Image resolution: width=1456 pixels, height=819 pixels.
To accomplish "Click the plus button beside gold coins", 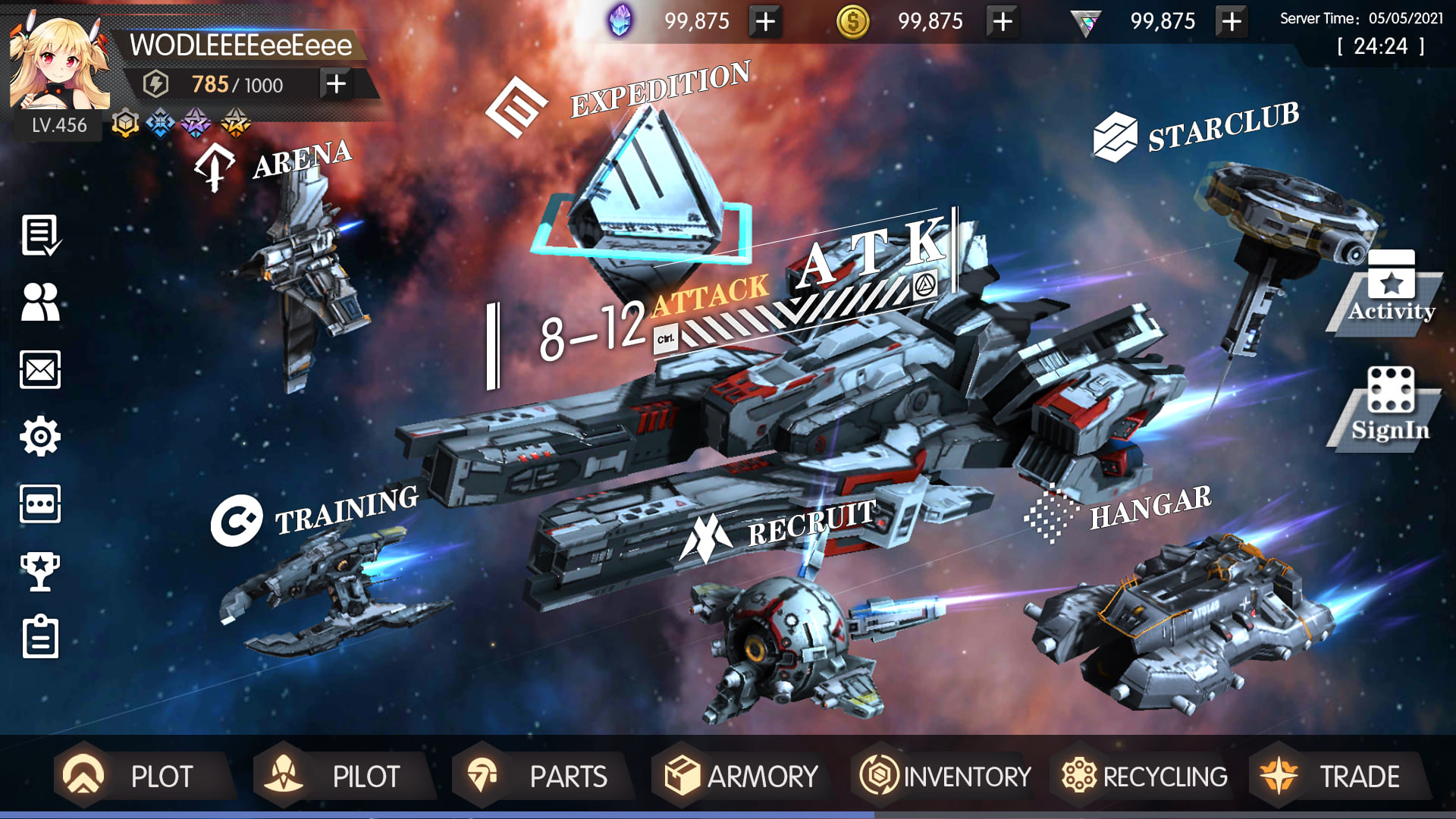I will [x=1002, y=21].
